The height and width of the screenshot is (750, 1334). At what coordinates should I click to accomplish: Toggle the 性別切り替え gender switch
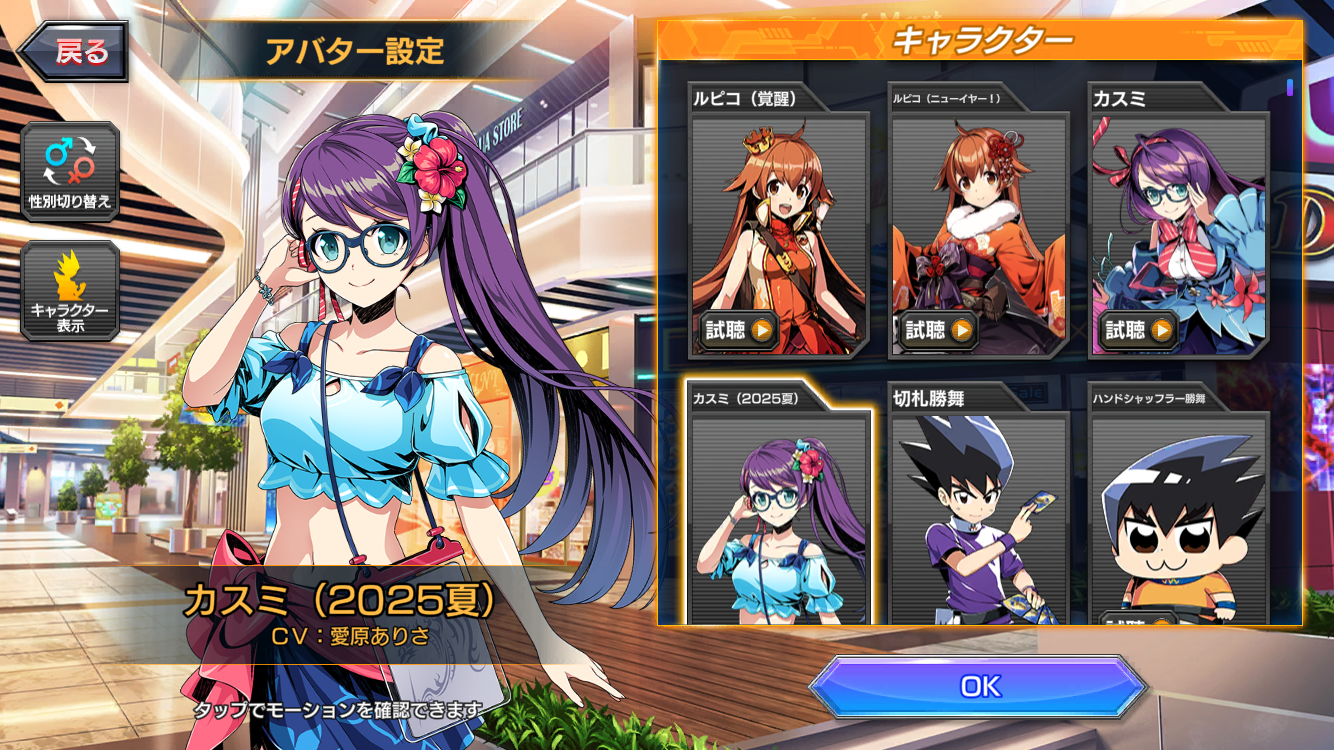click(70, 171)
